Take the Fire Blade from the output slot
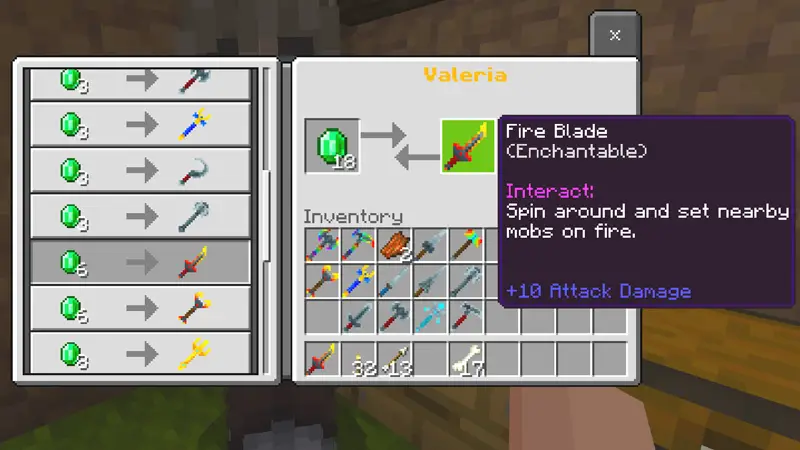Screen dimensions: 800x450 point(467,146)
